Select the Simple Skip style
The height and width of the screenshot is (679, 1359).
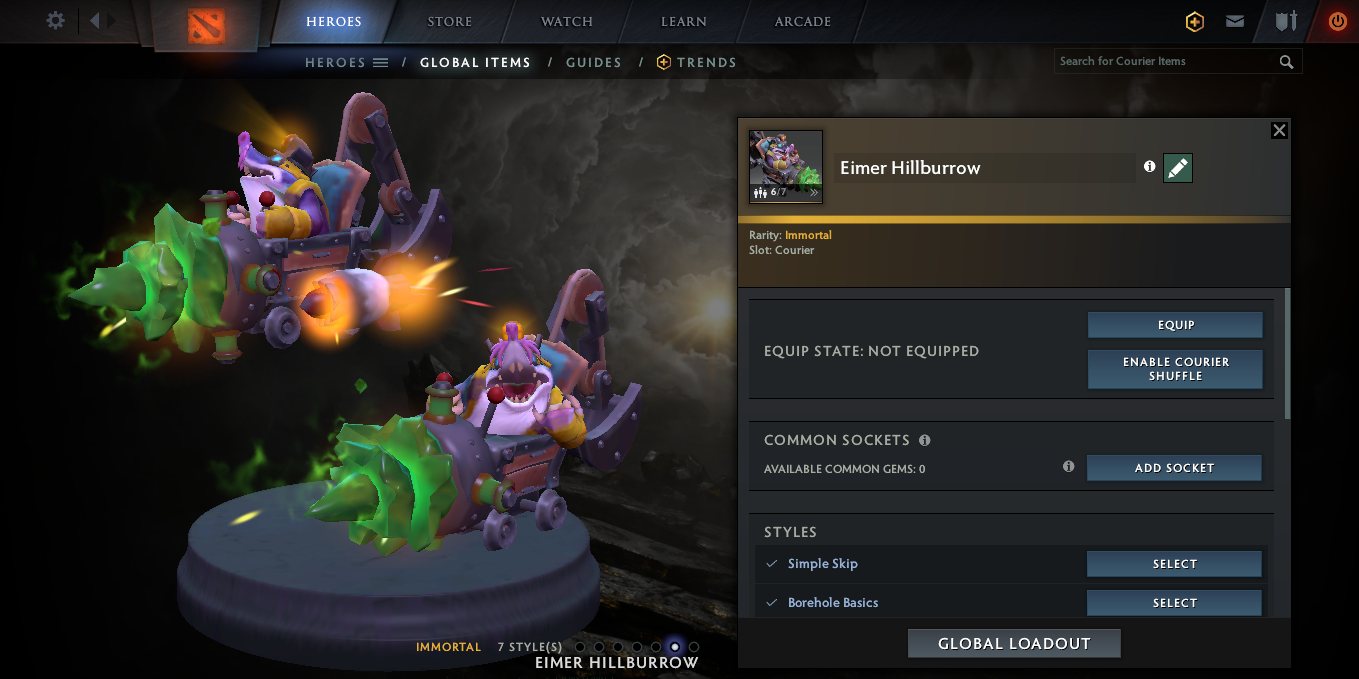pyautogui.click(x=1174, y=564)
